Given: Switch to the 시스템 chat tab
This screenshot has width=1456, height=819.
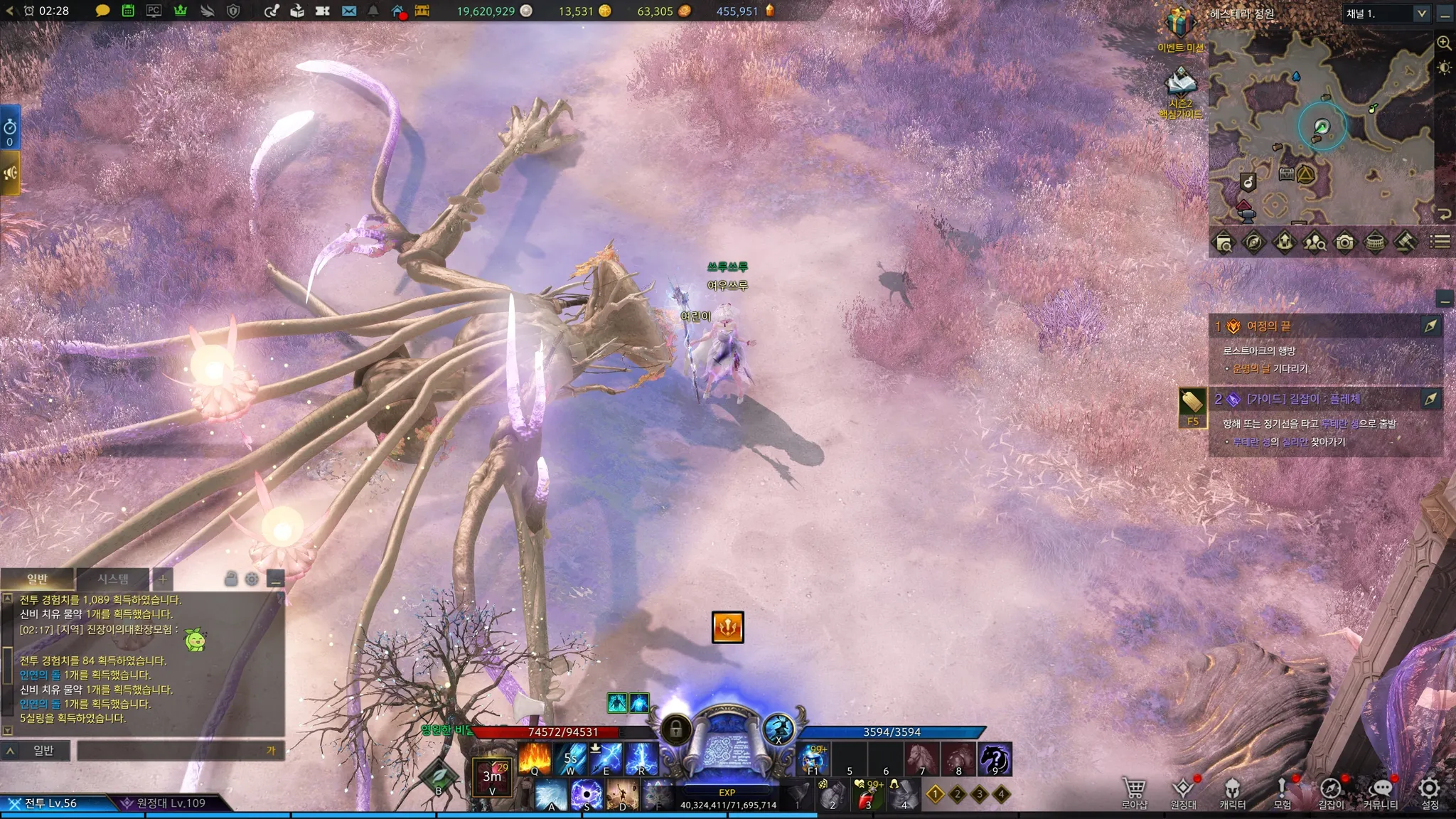Looking at the screenshot, I should pyautogui.click(x=112, y=579).
